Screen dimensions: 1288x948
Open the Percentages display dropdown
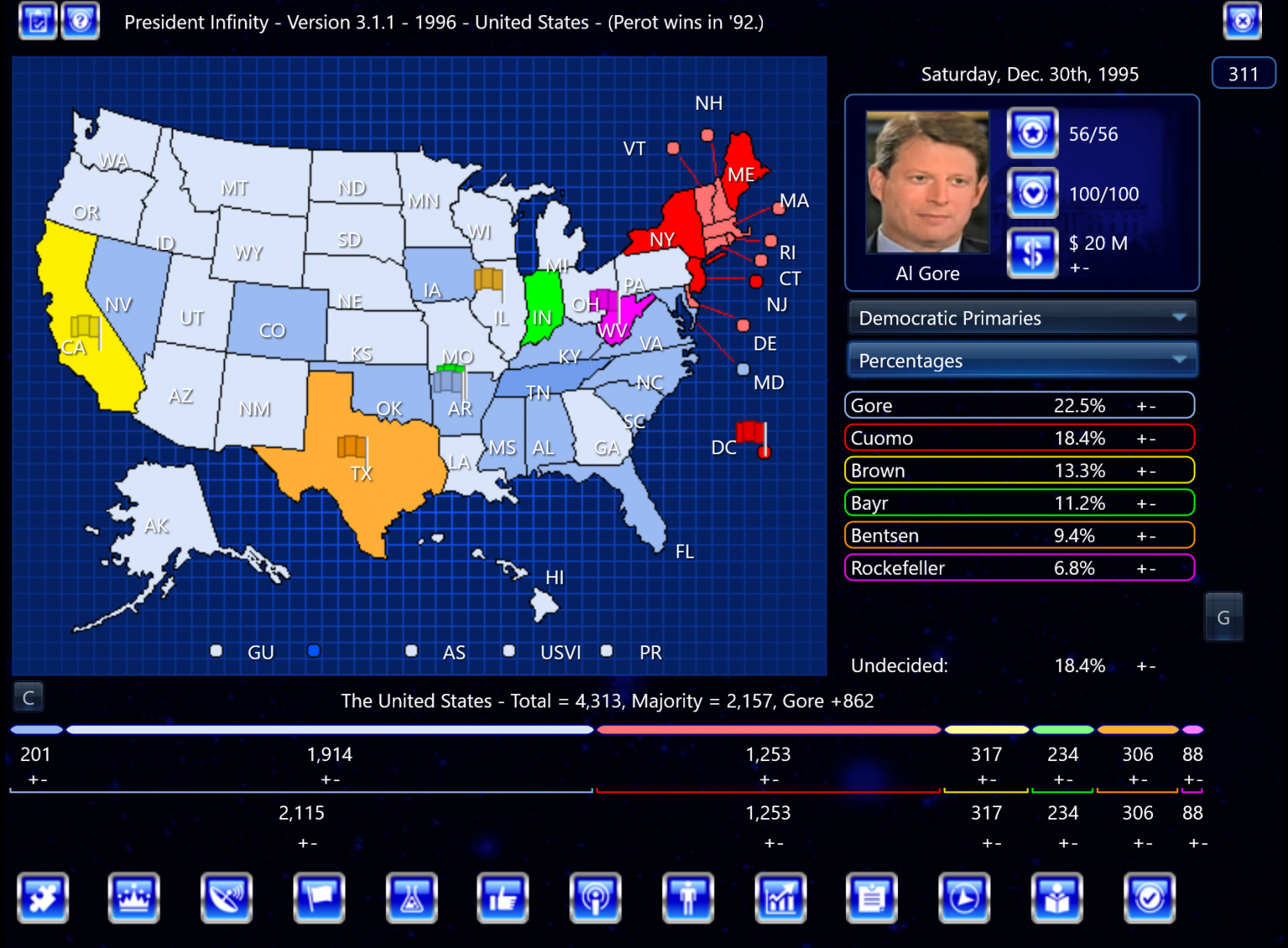[x=1021, y=360]
